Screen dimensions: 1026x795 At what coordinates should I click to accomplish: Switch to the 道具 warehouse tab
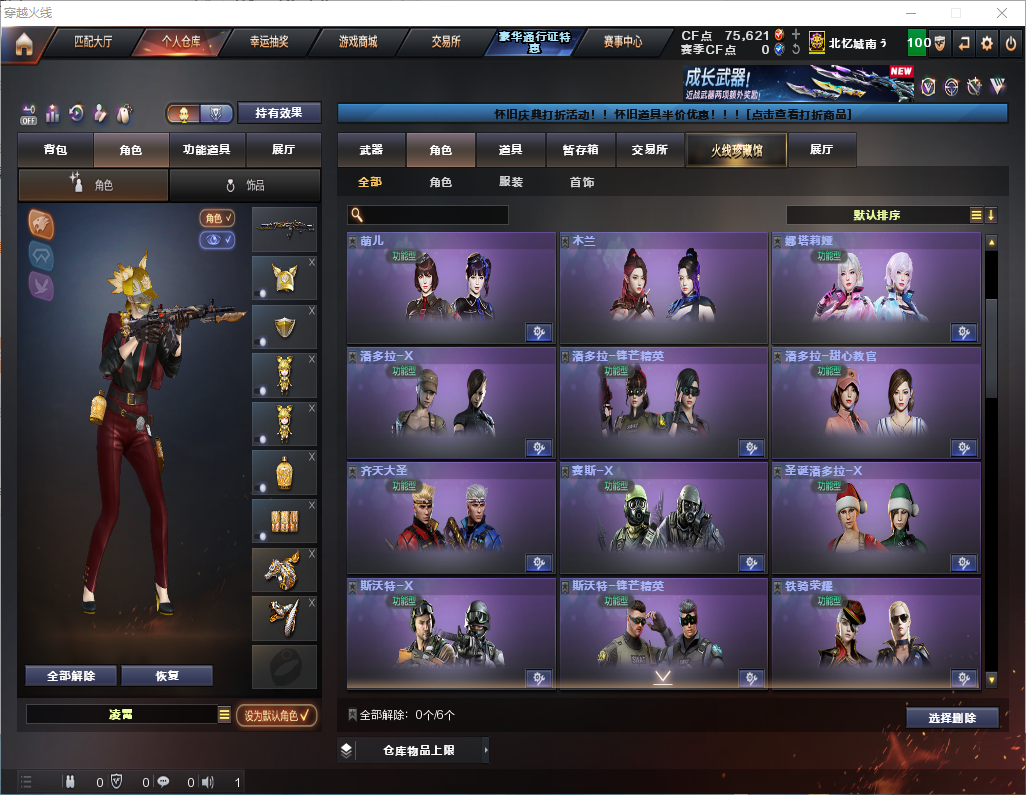(510, 150)
